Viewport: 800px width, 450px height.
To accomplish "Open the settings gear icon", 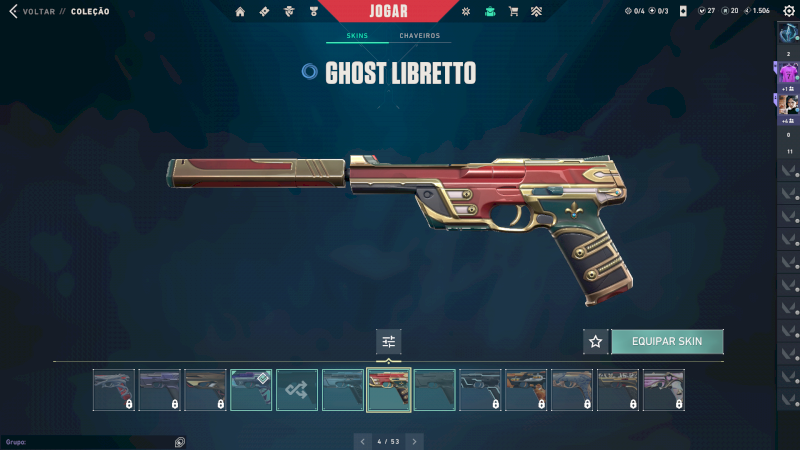I will 788,11.
